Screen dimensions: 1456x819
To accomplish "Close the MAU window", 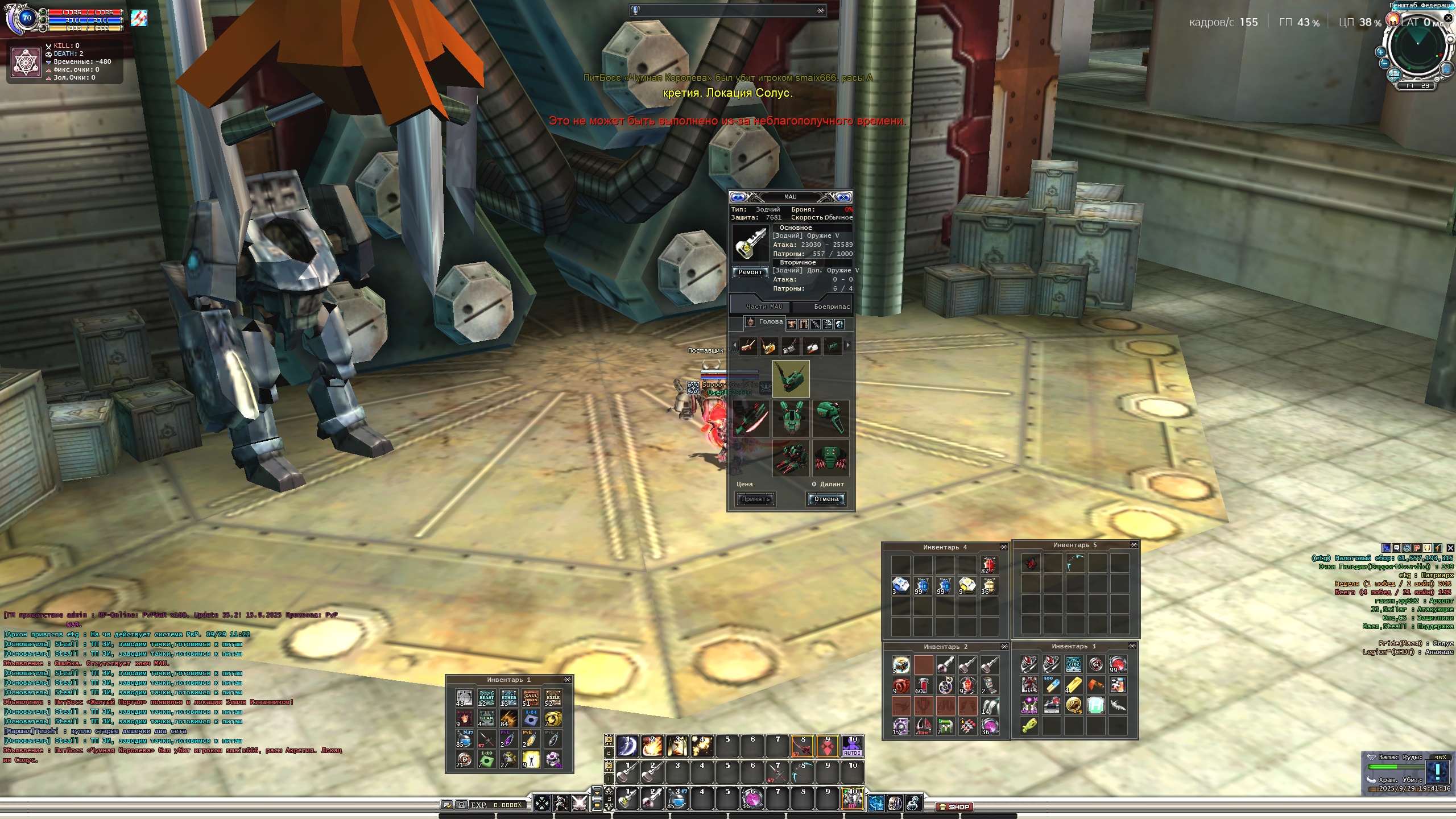I will pos(844,197).
